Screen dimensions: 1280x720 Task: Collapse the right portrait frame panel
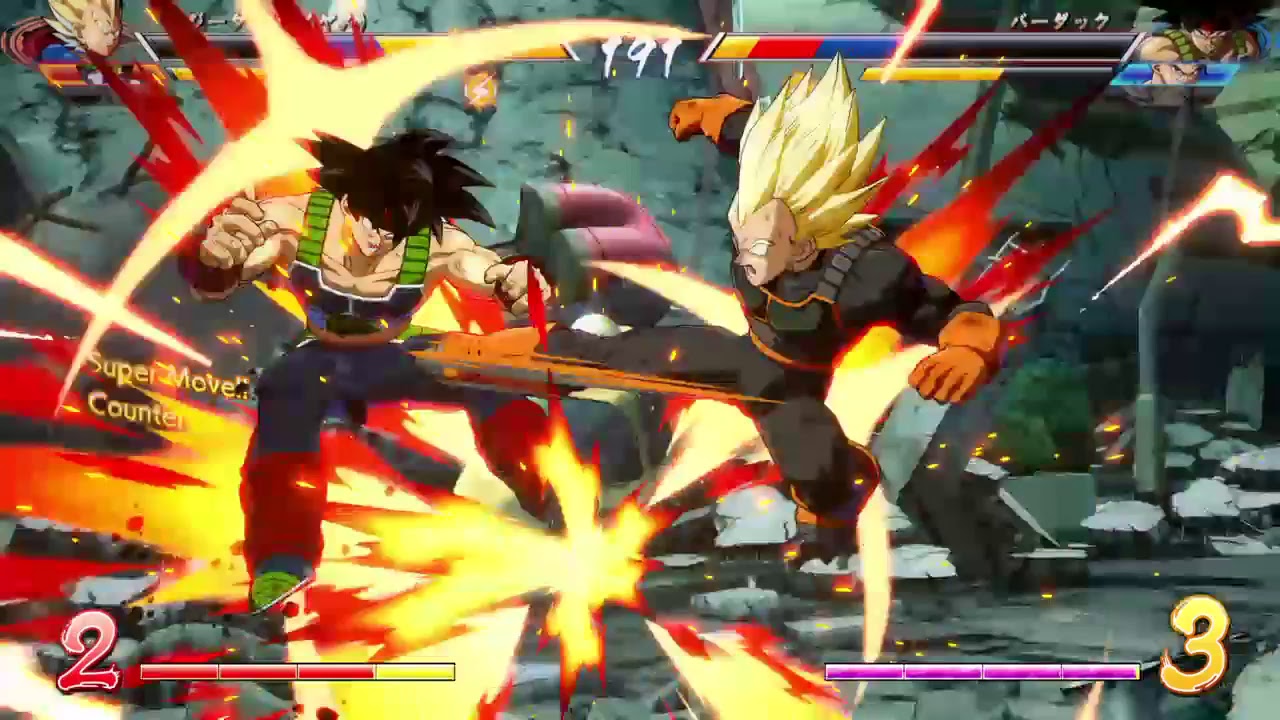(1200, 55)
